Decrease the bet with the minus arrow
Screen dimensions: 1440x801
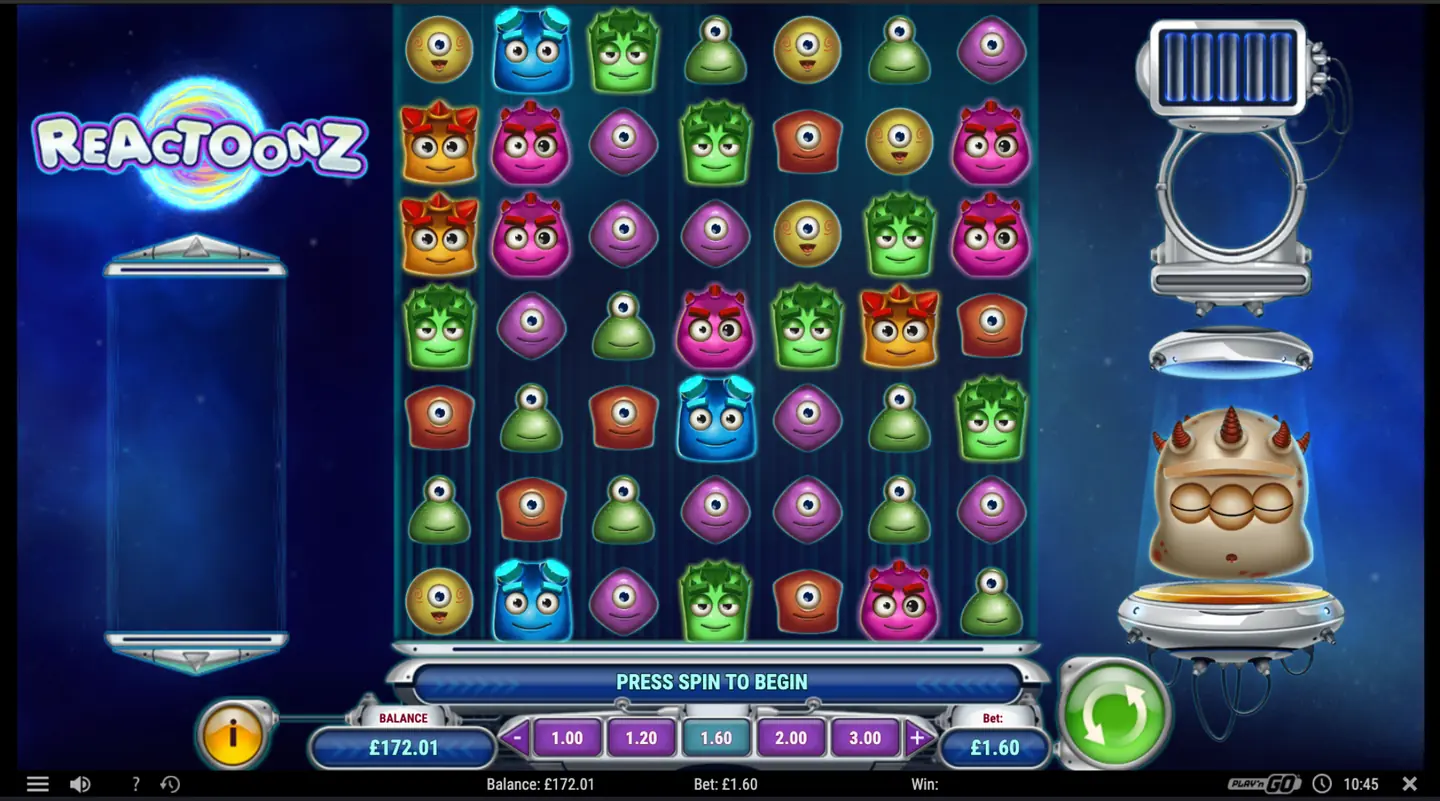[516, 738]
